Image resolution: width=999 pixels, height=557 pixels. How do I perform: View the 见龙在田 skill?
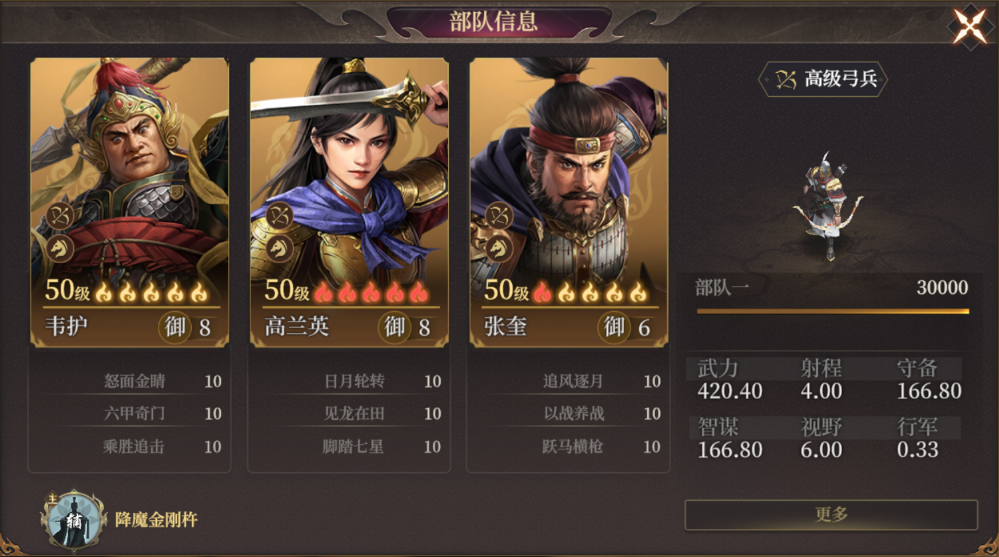[x=355, y=414]
